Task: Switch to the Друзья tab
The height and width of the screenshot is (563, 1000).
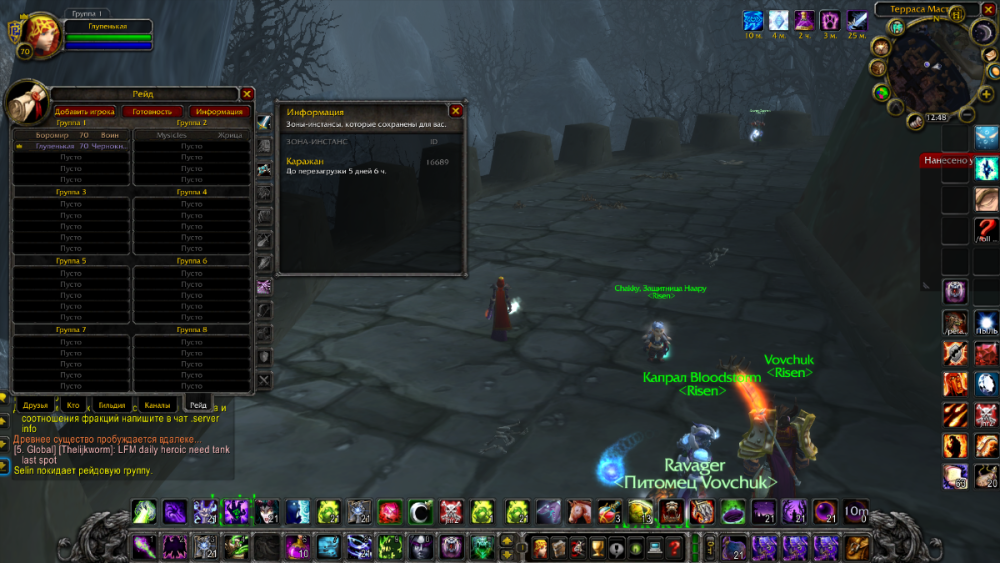Action: (35, 405)
